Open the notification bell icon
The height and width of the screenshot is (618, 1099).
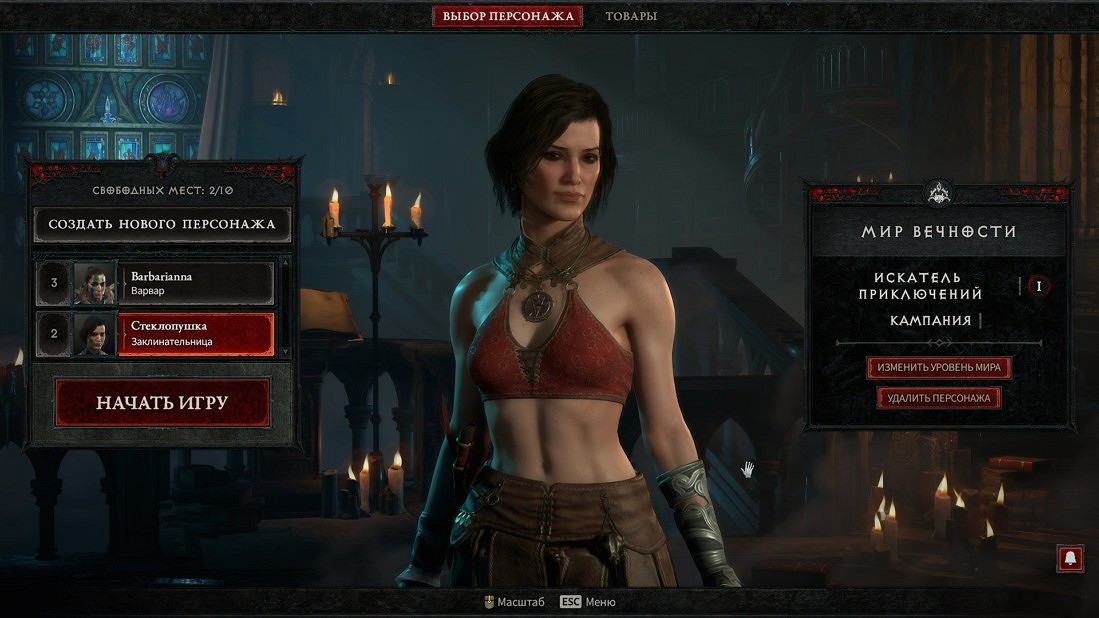point(1070,559)
